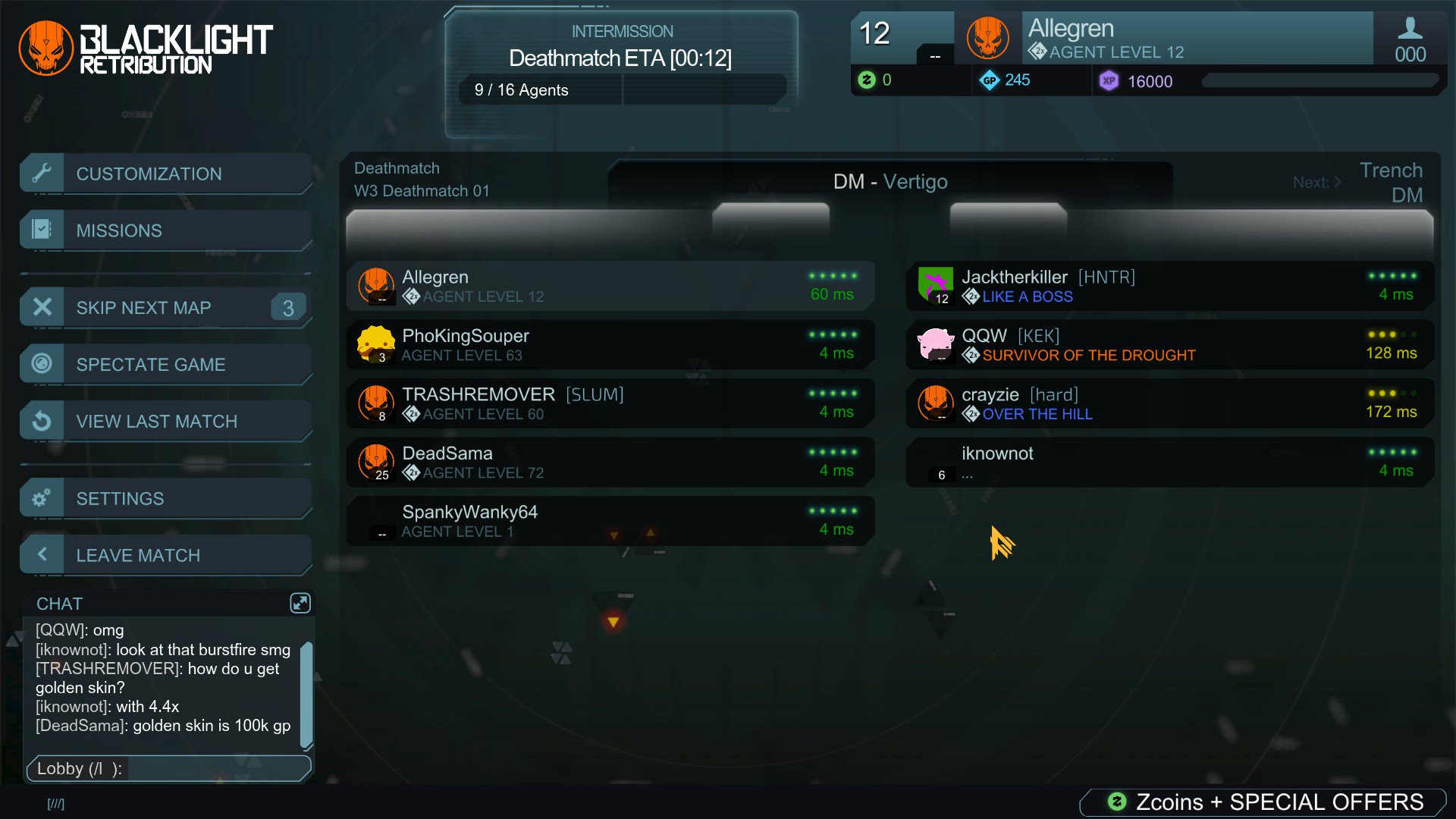Select the DM - Vertigo map tab
The width and height of the screenshot is (1456, 819).
[891, 181]
